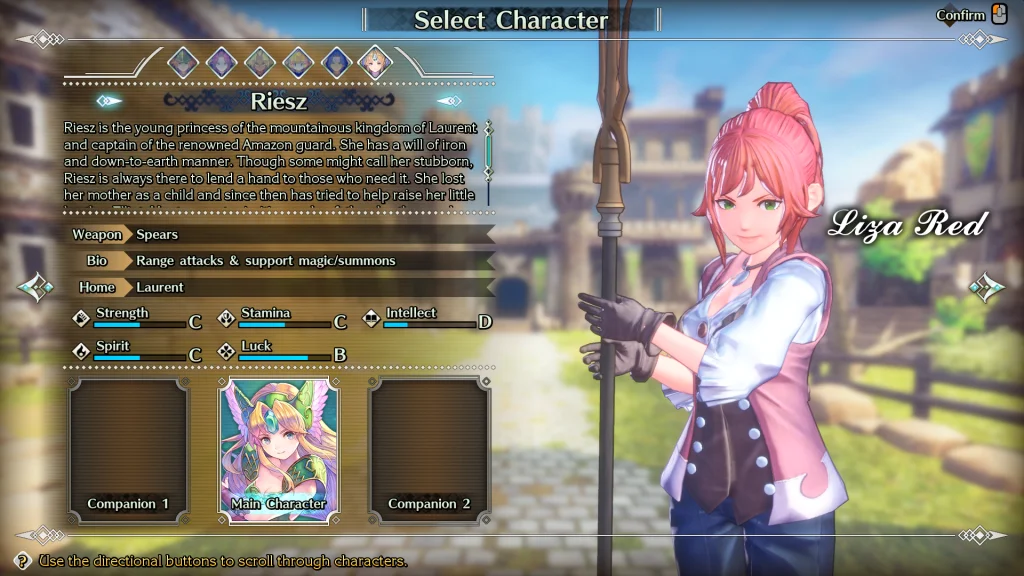
Task: Click the Main Character card
Action: (x=279, y=449)
